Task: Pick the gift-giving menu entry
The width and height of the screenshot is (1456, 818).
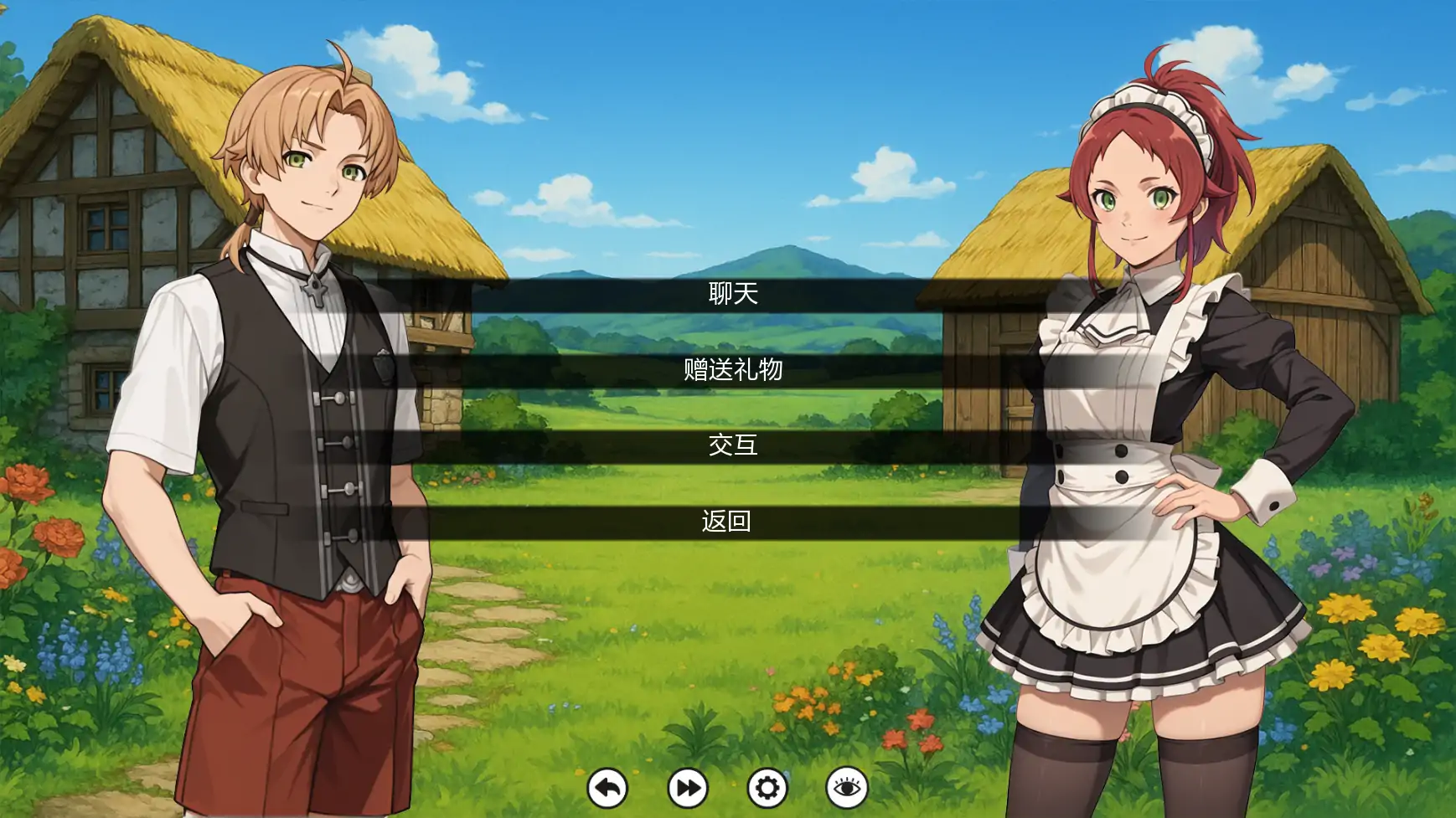Action: coord(728,370)
